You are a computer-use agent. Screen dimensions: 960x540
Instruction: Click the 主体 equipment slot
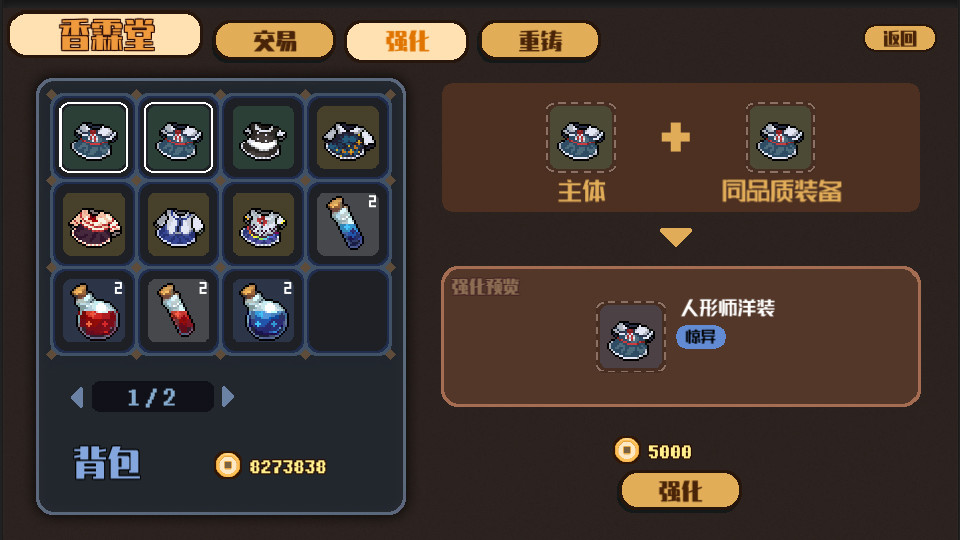click(x=581, y=138)
